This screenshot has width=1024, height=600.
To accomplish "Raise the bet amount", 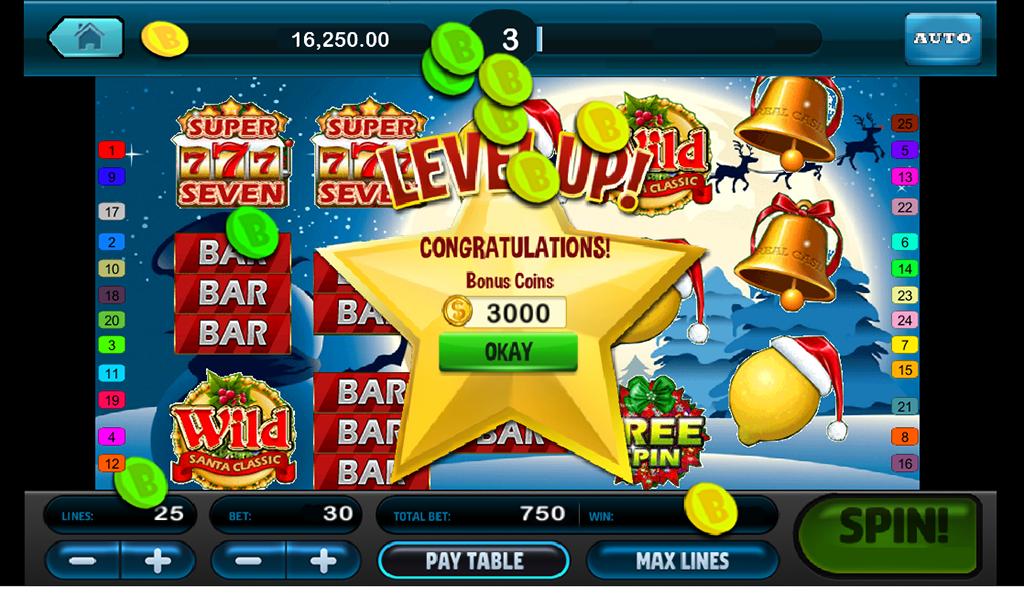I will 323,560.
